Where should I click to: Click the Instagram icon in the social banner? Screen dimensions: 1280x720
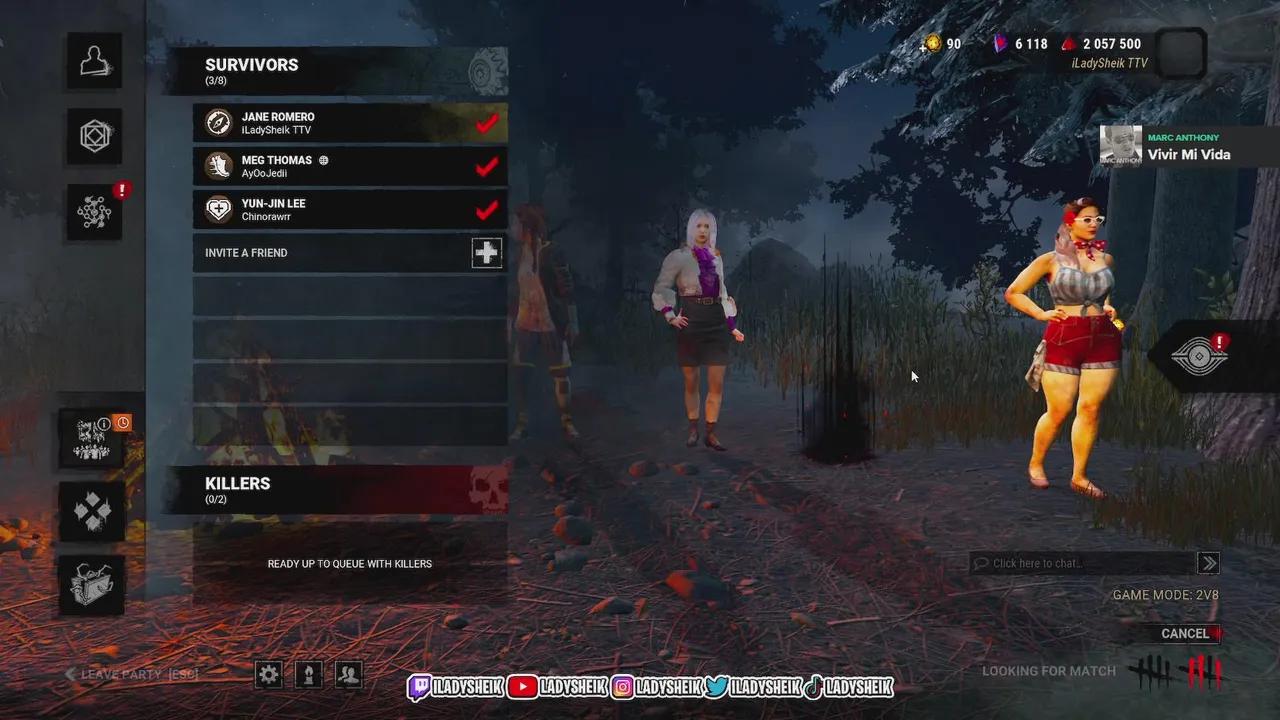click(624, 687)
